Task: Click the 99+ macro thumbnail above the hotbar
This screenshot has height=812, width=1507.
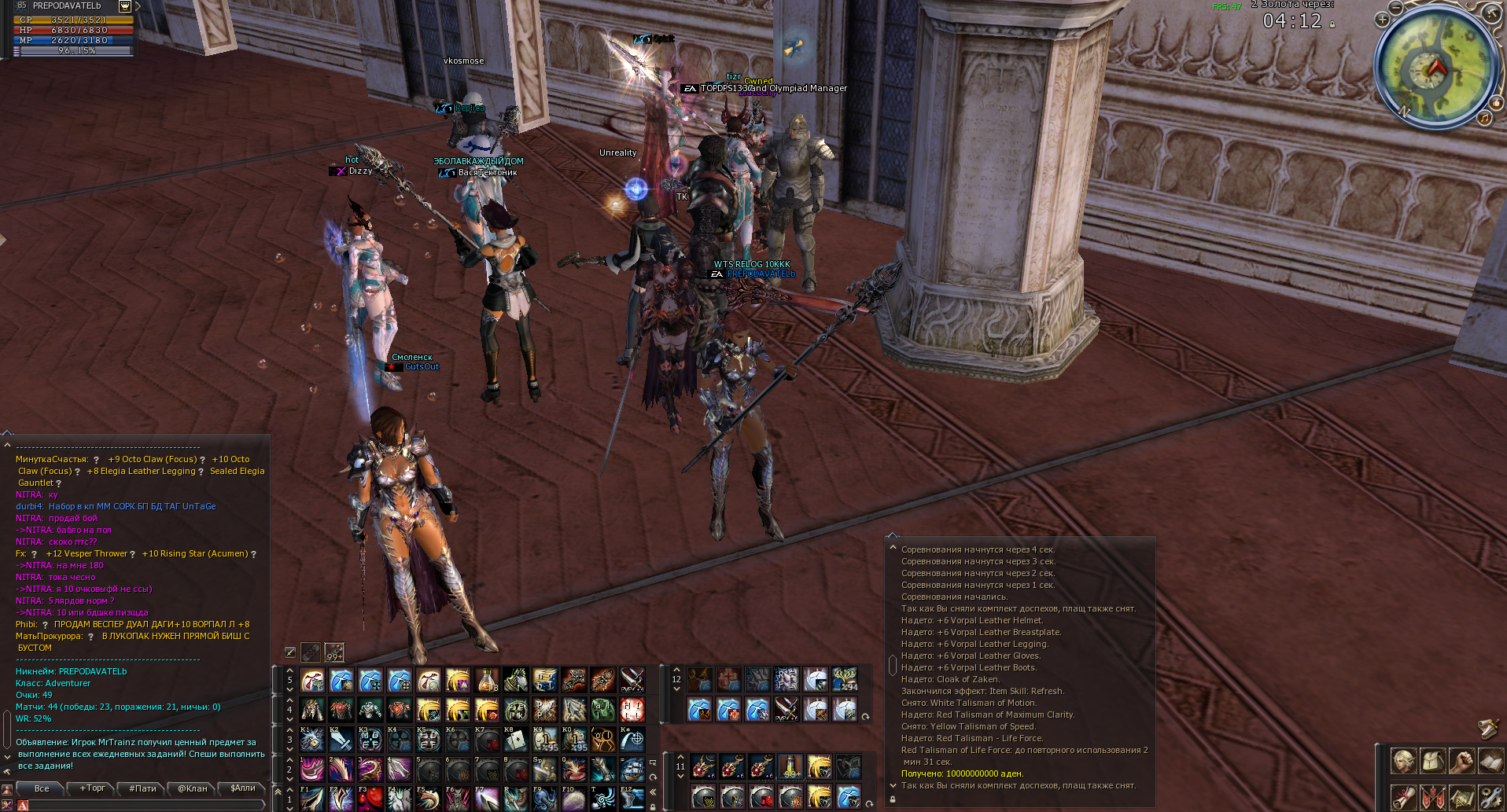Action: 334,653
